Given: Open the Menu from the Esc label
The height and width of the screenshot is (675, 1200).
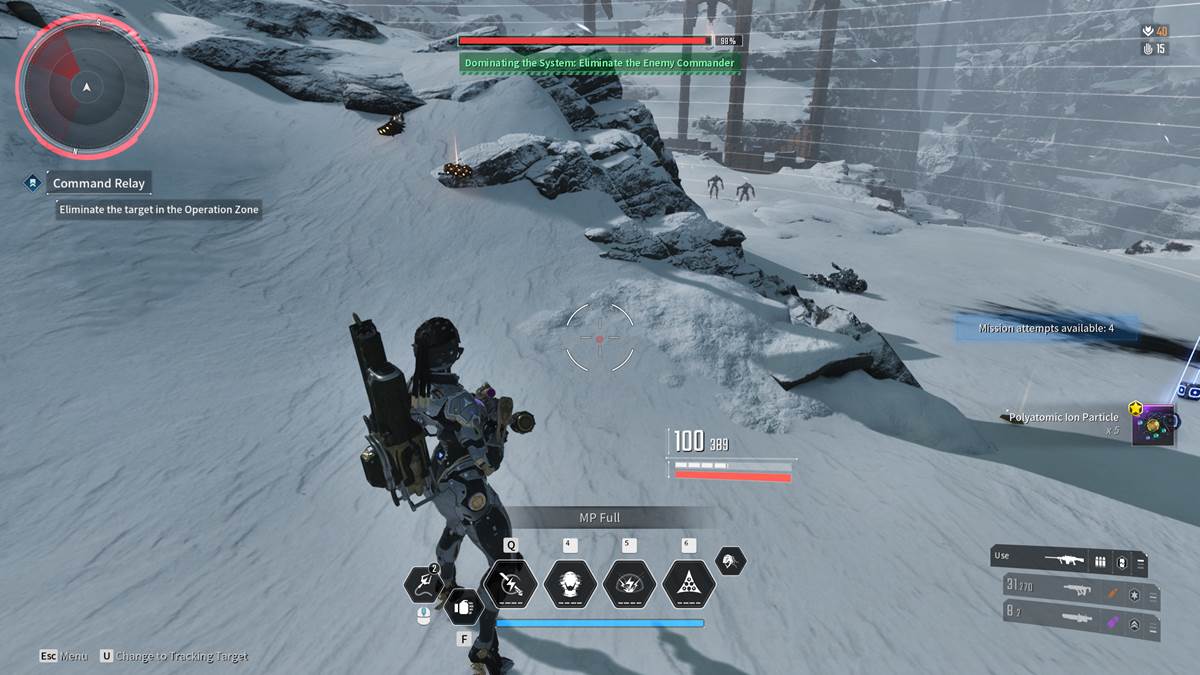Looking at the screenshot, I should point(64,656).
